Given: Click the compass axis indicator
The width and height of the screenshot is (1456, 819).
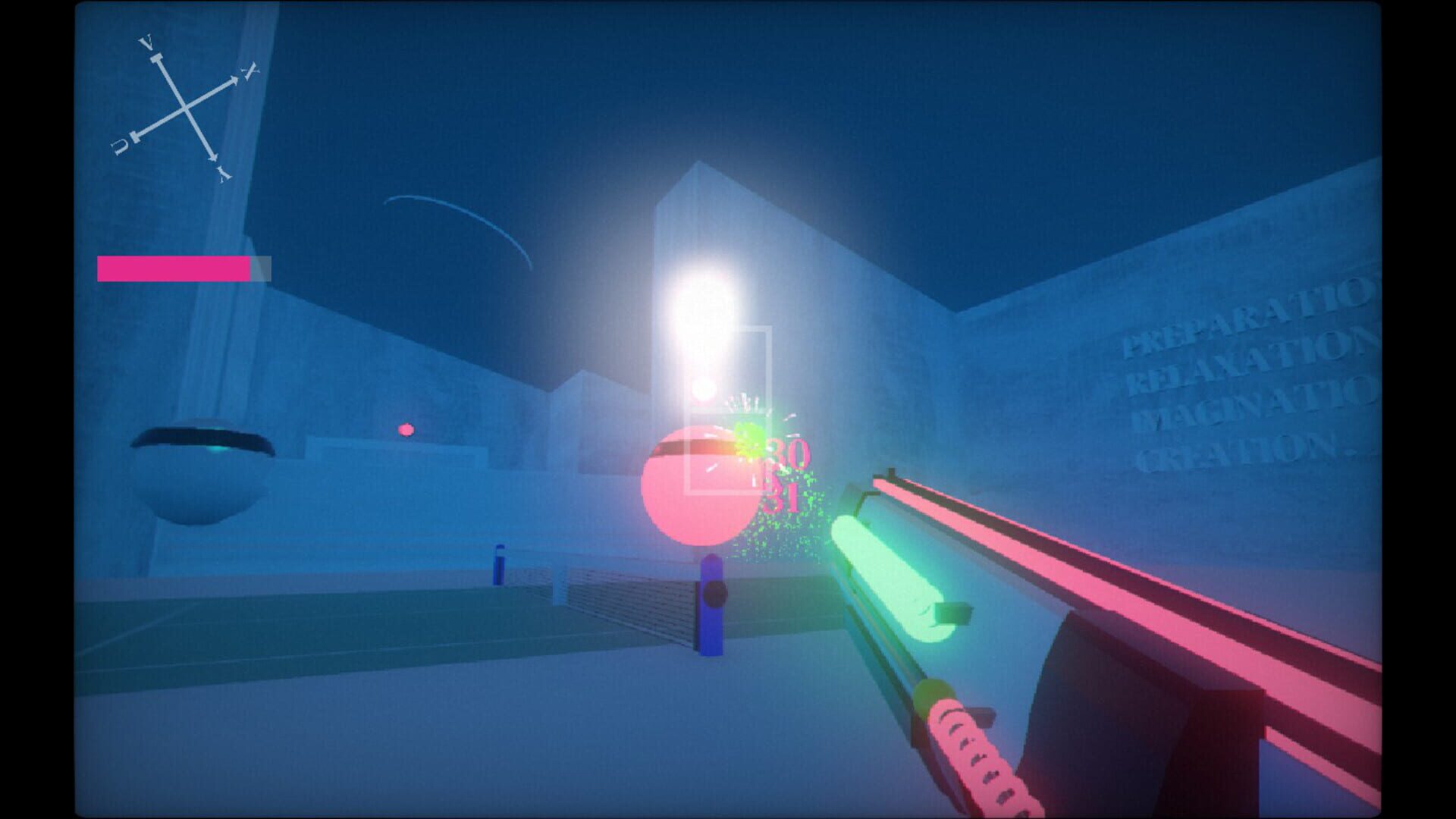Looking at the screenshot, I should tap(186, 108).
